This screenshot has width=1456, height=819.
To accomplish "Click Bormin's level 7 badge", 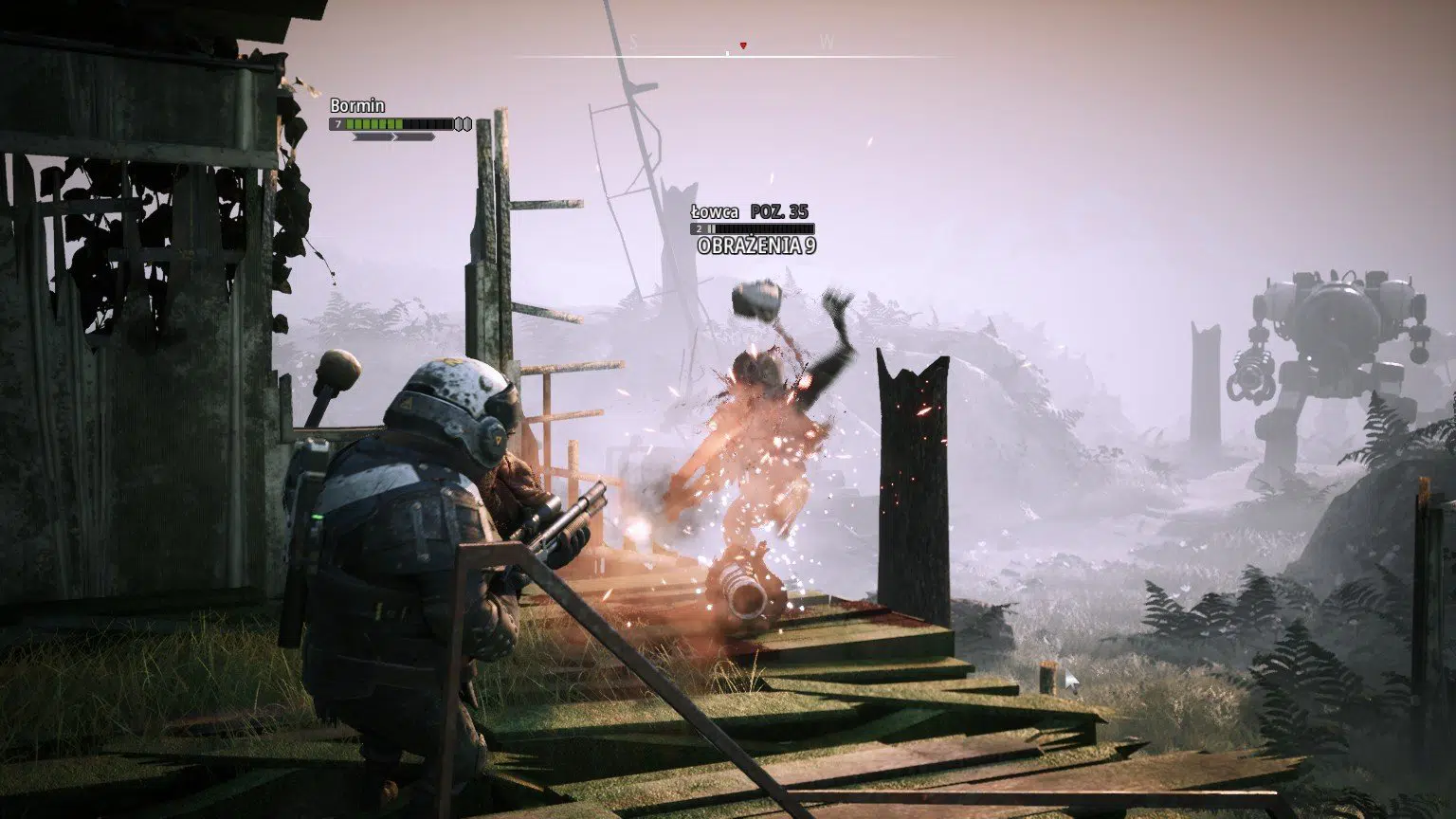I will 337,123.
